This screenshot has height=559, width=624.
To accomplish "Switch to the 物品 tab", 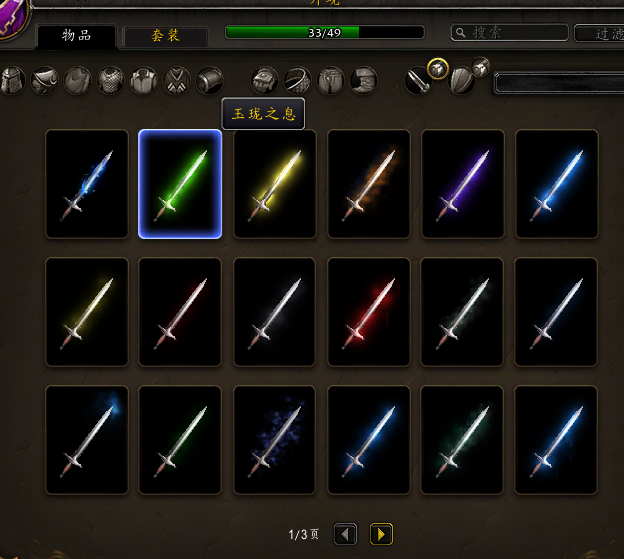I will coord(76,36).
